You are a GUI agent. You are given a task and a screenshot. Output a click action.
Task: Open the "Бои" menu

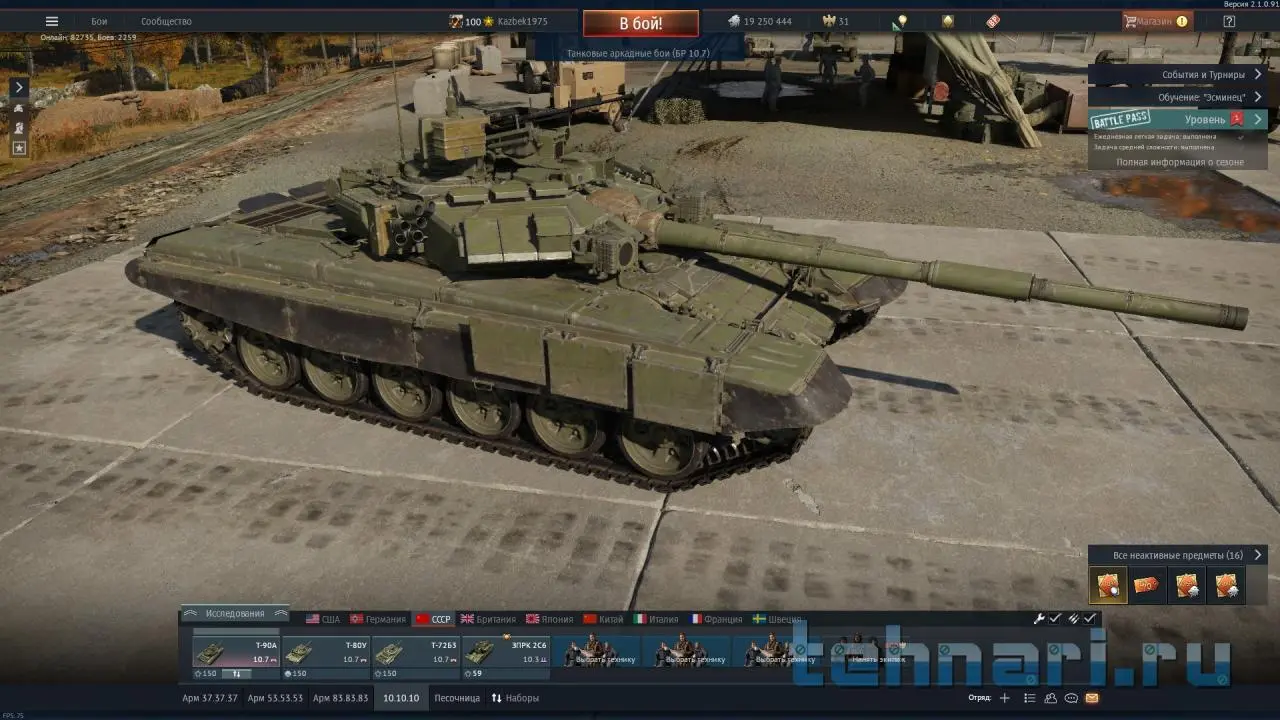pos(99,21)
